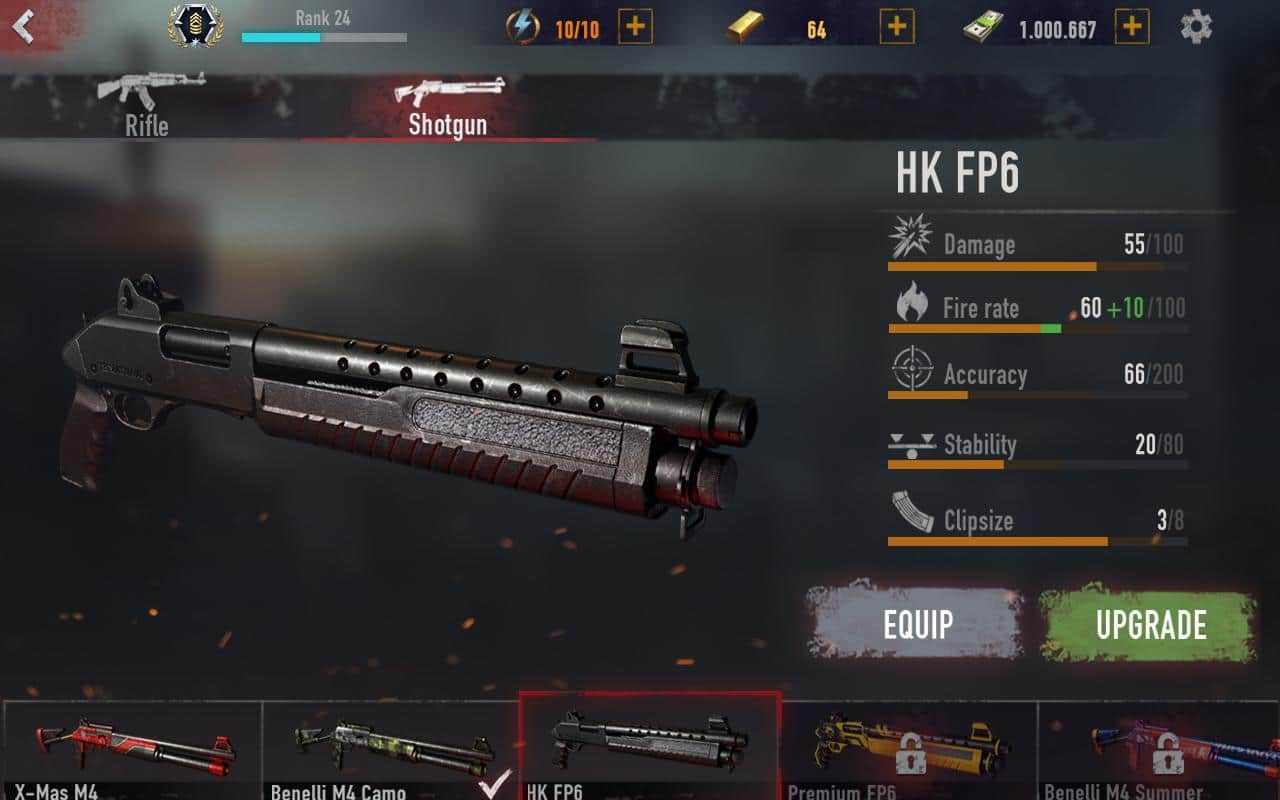Buy more gold bars with the plus button
Viewport: 1280px width, 800px height.
[x=896, y=27]
